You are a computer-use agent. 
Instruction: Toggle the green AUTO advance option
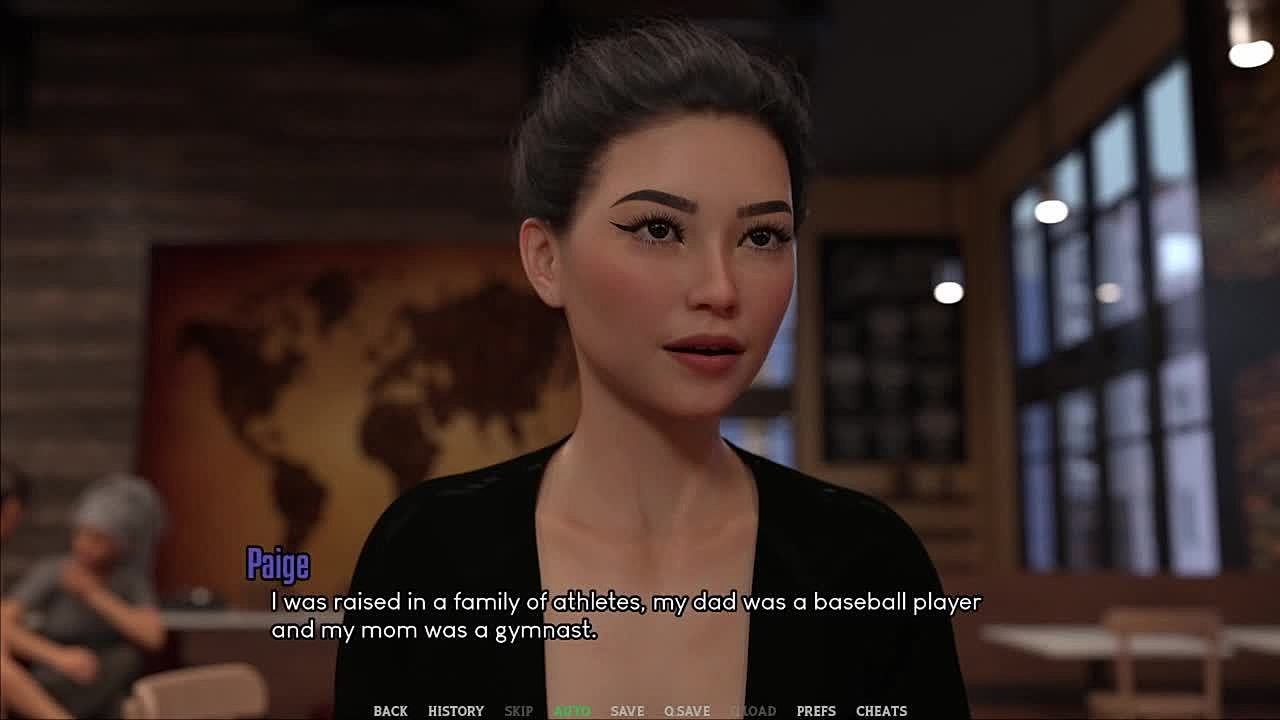[572, 711]
